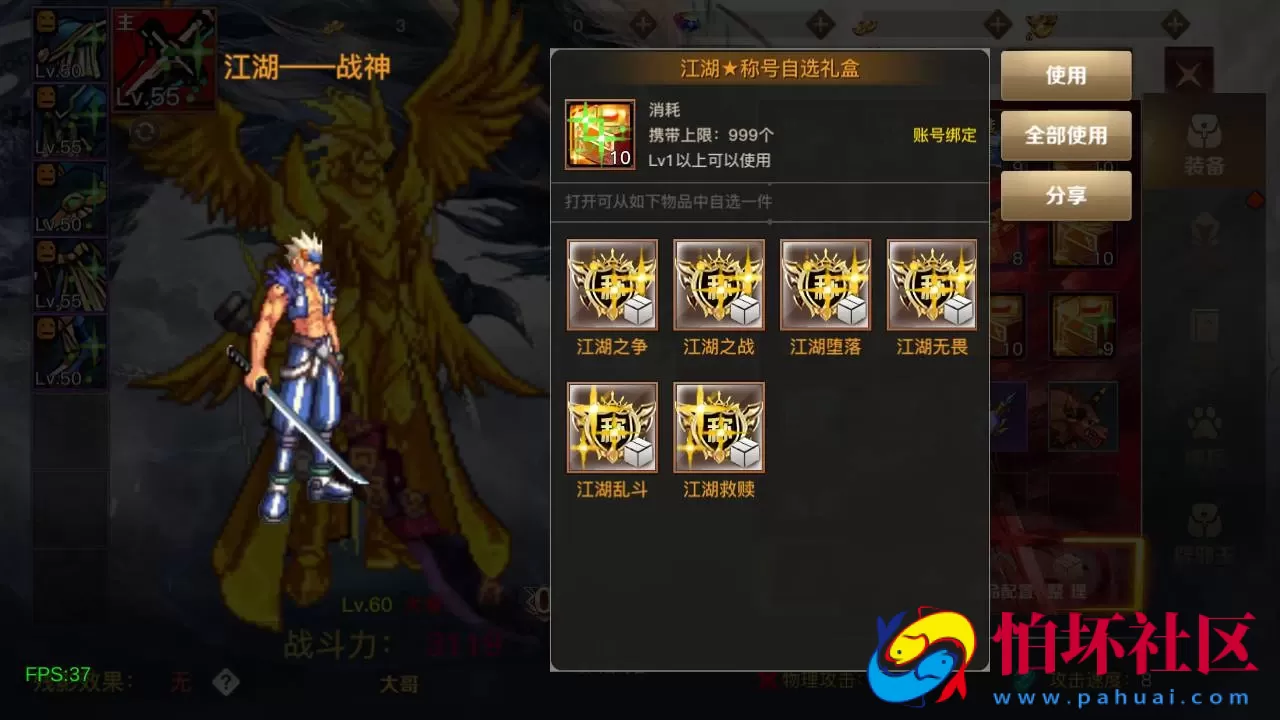Choose the 江湖堕落 title icon
Viewport: 1280px width, 720px height.
click(x=825, y=284)
